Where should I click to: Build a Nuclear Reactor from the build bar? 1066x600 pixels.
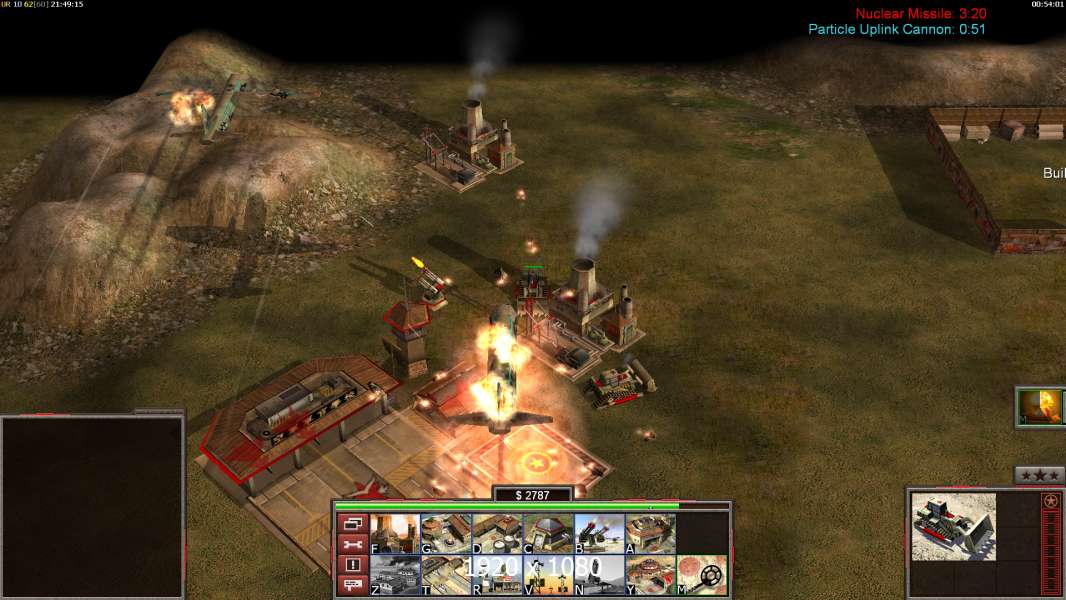[395, 534]
